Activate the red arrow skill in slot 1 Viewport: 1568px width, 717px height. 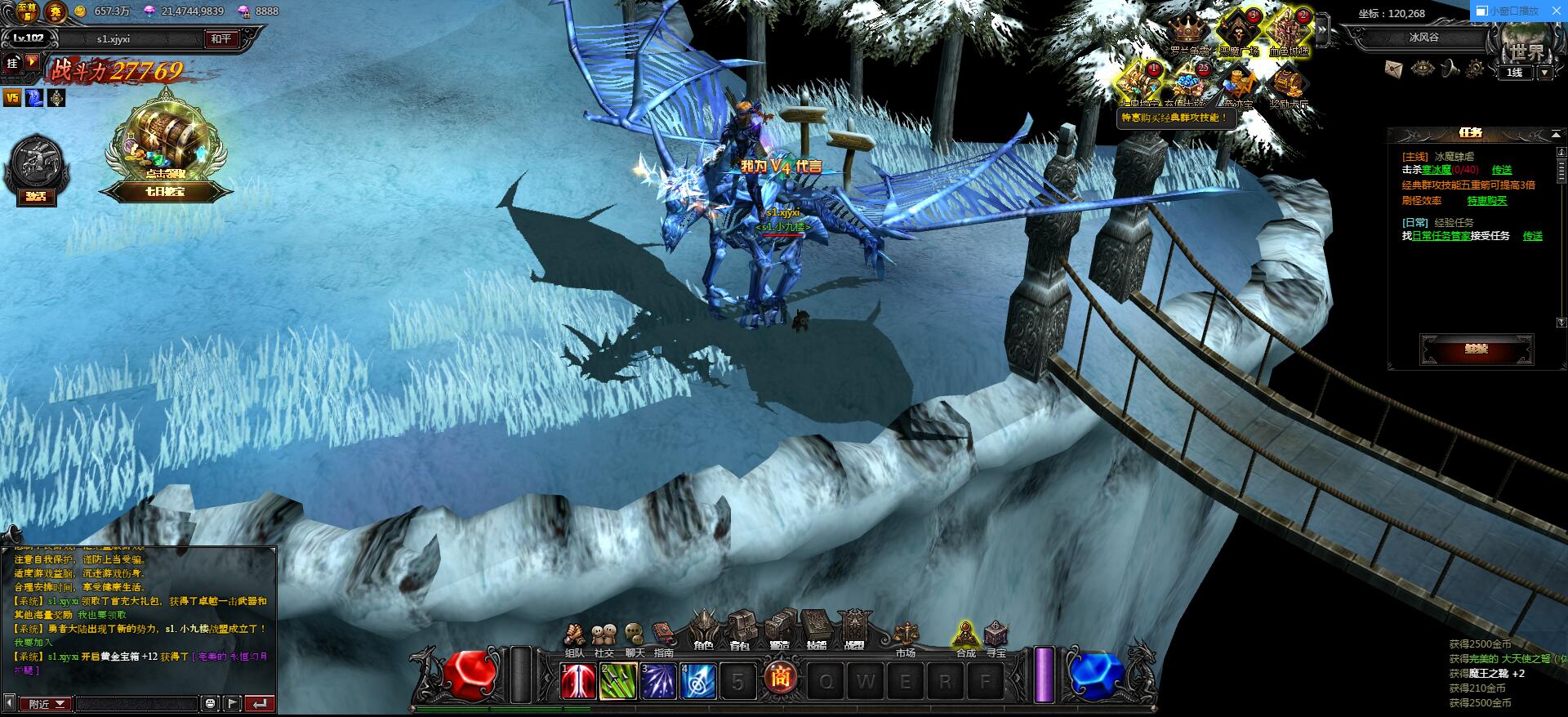click(578, 682)
